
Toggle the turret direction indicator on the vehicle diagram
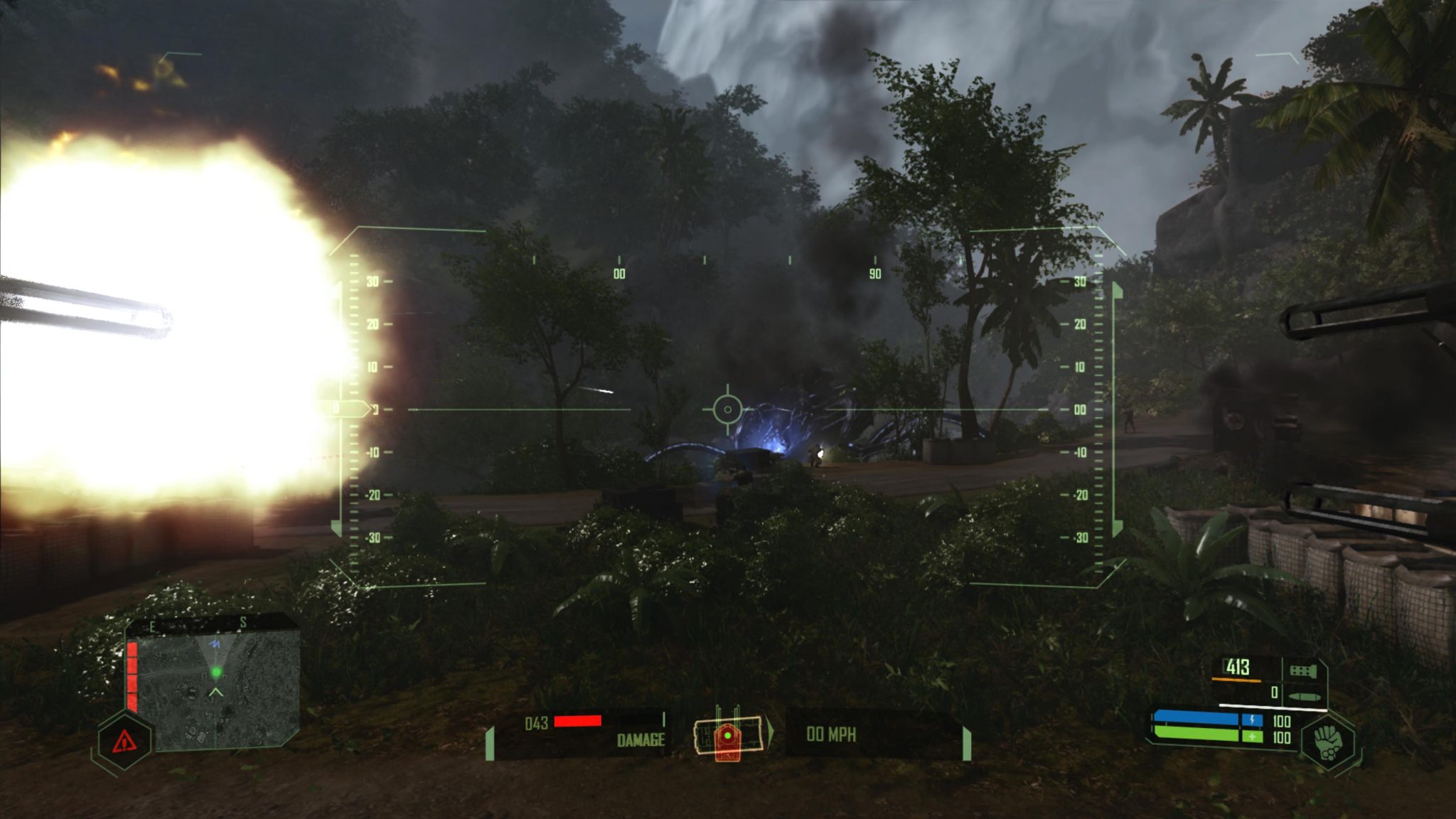(x=771, y=733)
